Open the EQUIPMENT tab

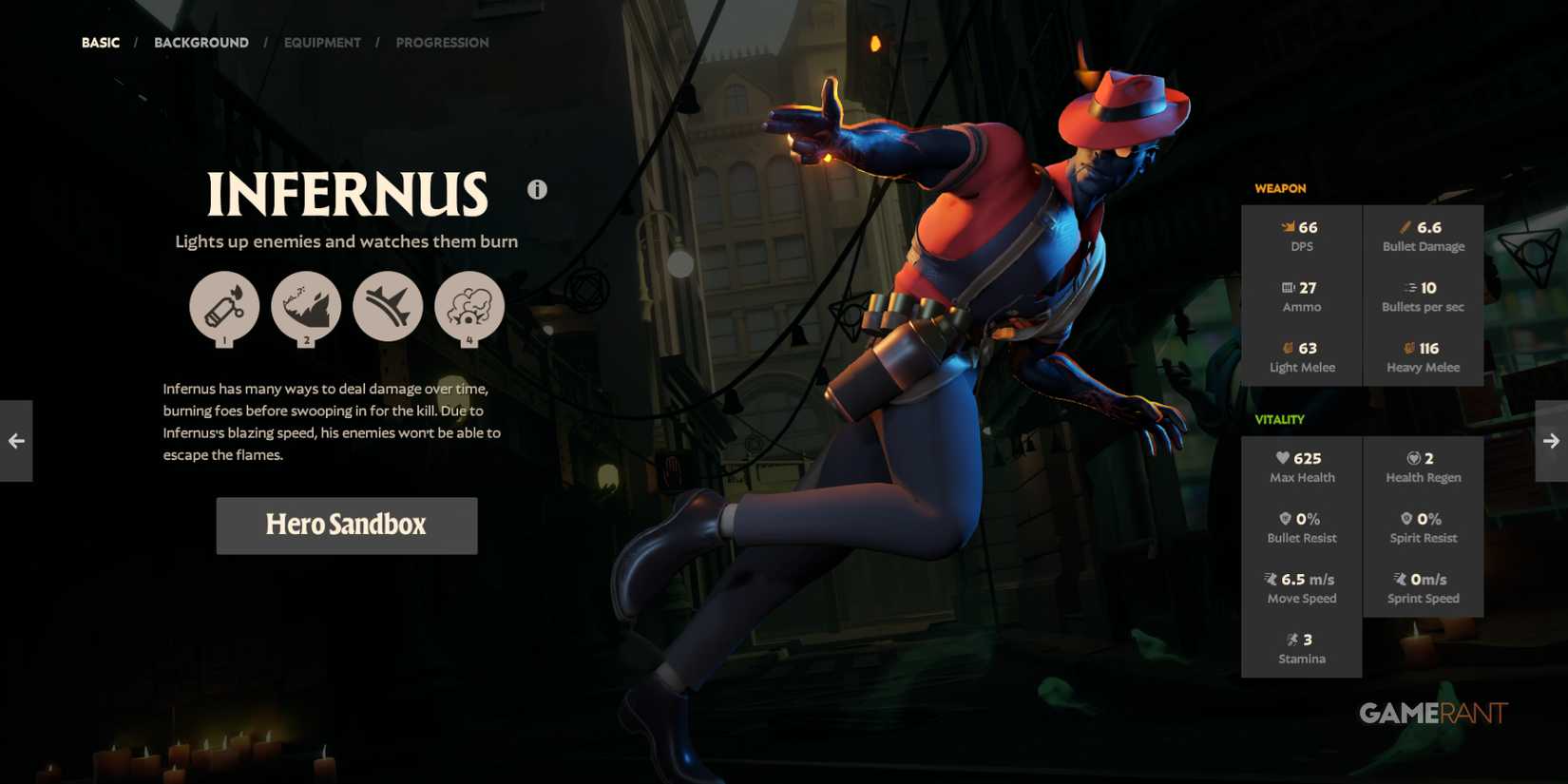322,43
